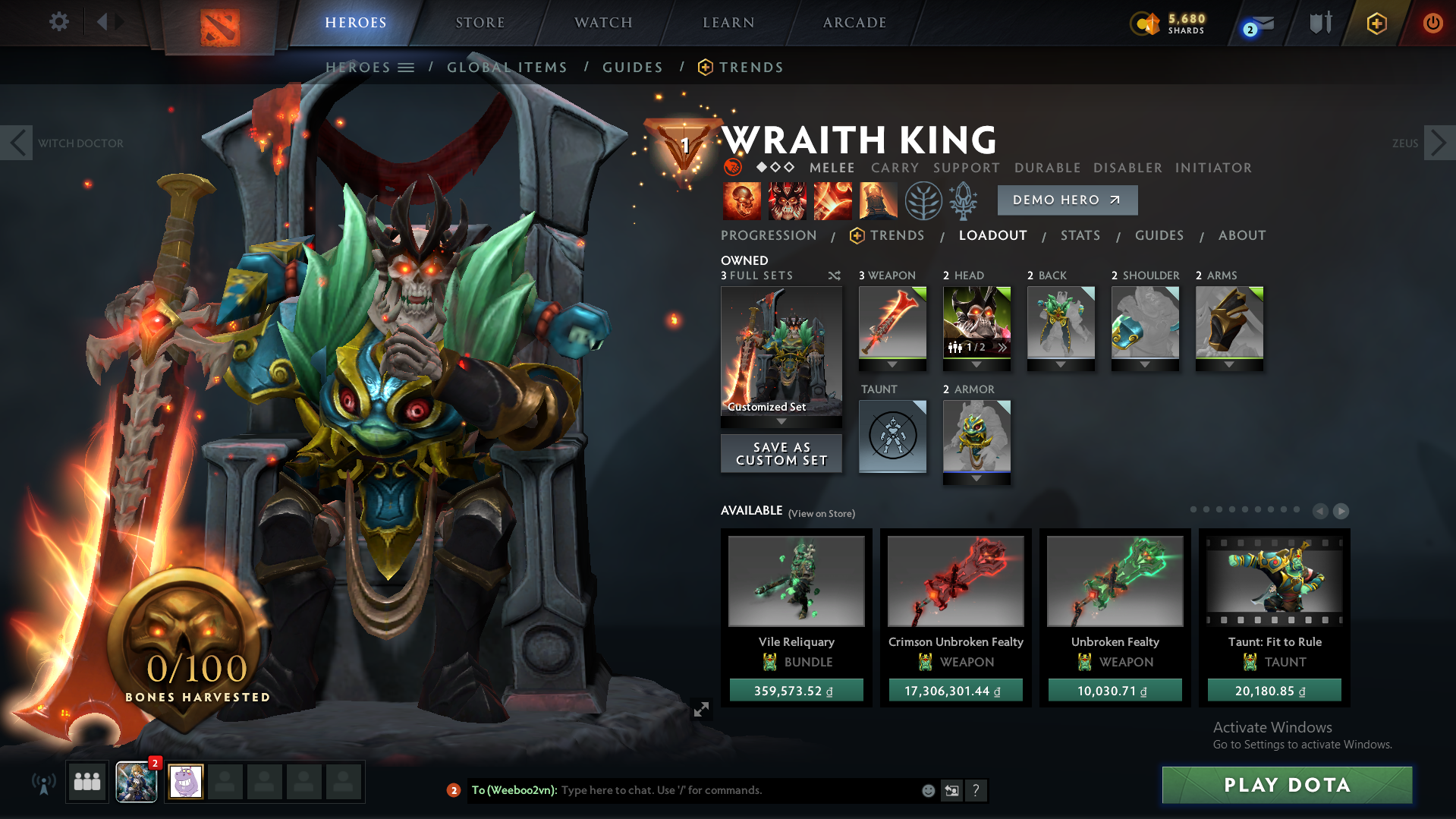This screenshot has width=1456, height=819.
Task: Switch to the STATS tab
Action: (x=1080, y=235)
